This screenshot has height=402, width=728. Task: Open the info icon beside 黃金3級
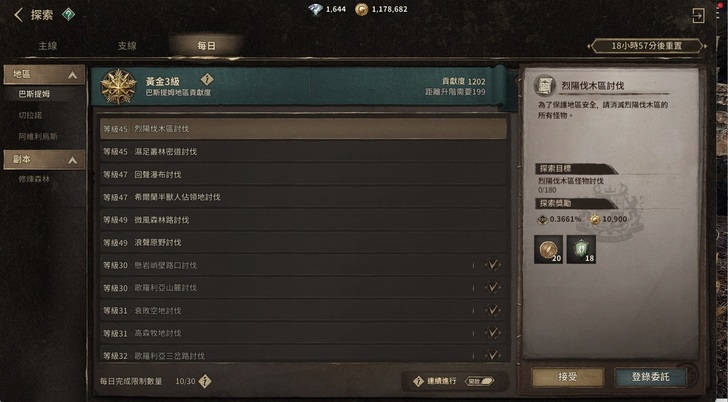click(x=207, y=78)
